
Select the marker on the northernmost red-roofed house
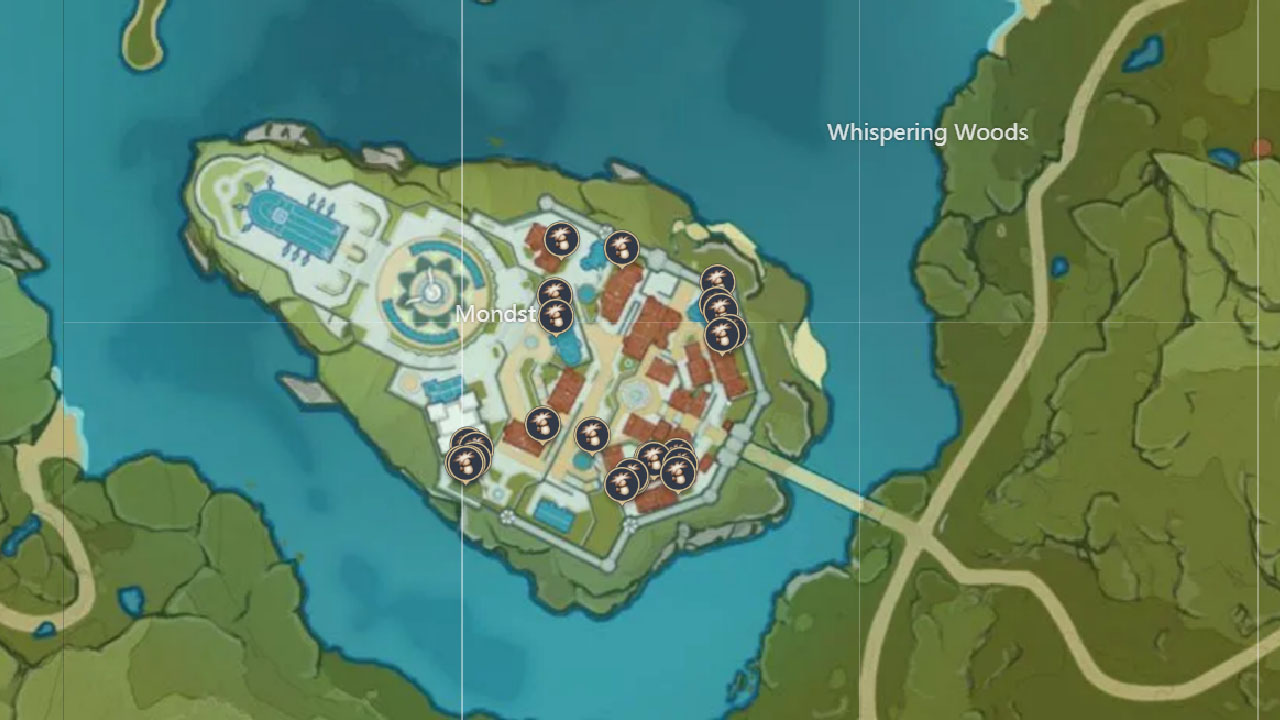click(562, 240)
